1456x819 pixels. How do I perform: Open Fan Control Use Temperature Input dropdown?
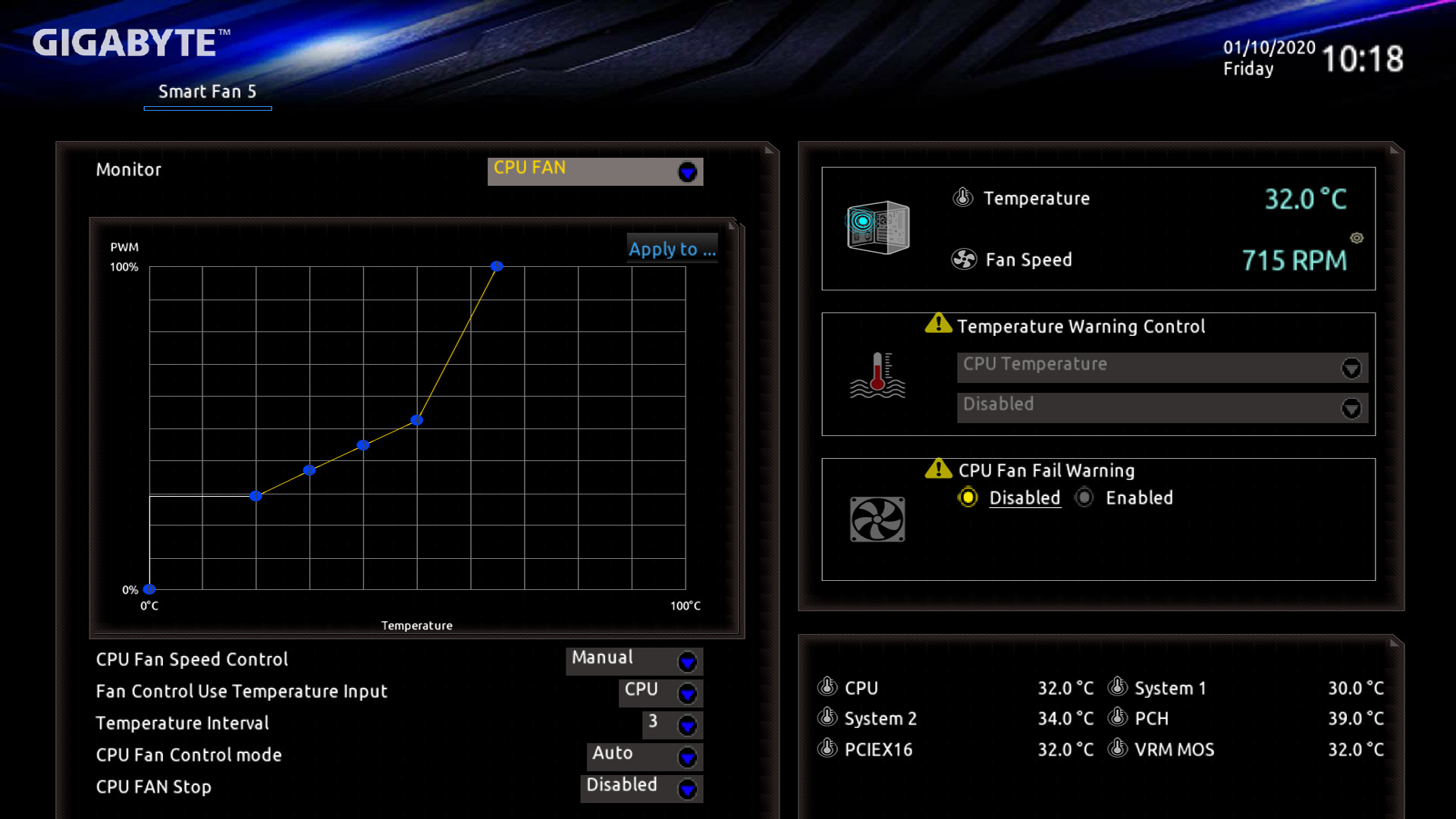tap(661, 692)
